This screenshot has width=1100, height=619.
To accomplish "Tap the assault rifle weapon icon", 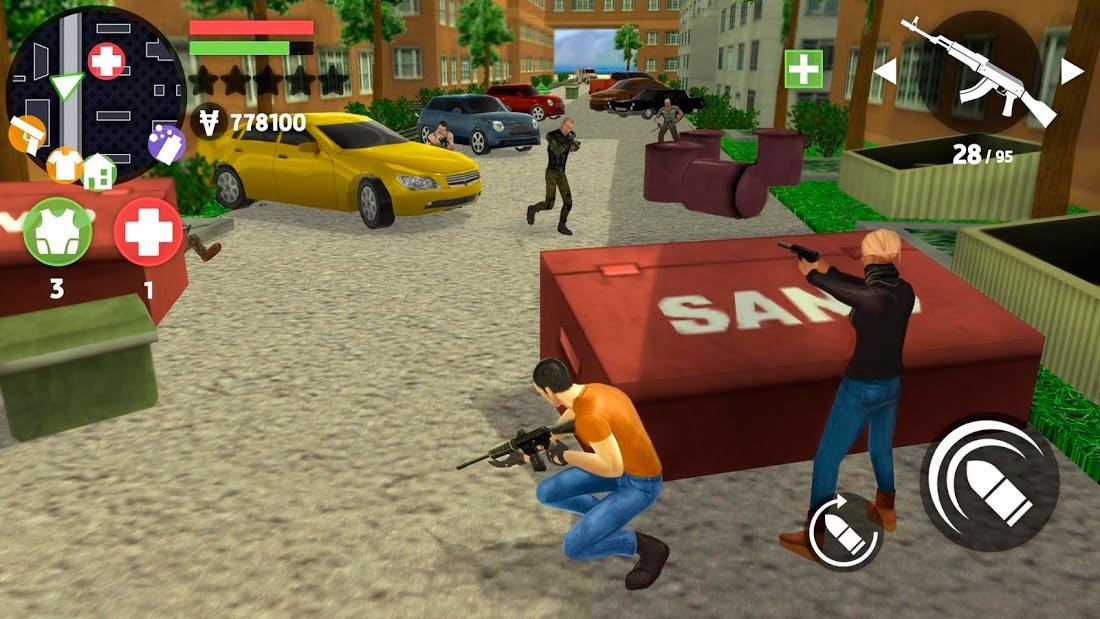I will click(x=978, y=72).
